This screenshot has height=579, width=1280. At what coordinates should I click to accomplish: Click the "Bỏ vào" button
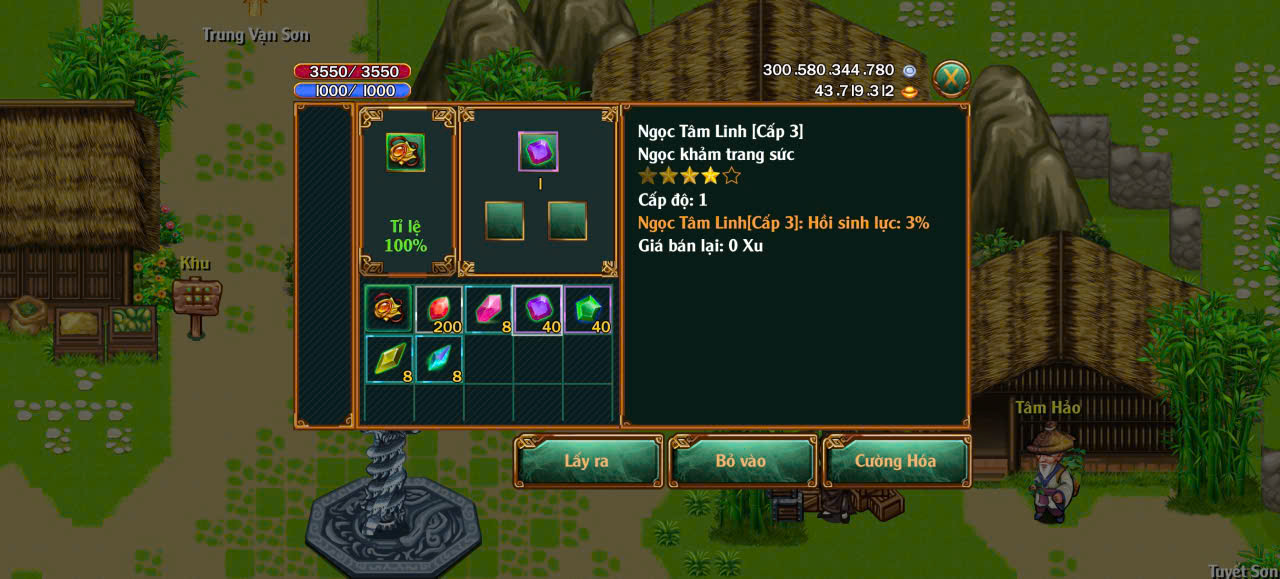741,461
